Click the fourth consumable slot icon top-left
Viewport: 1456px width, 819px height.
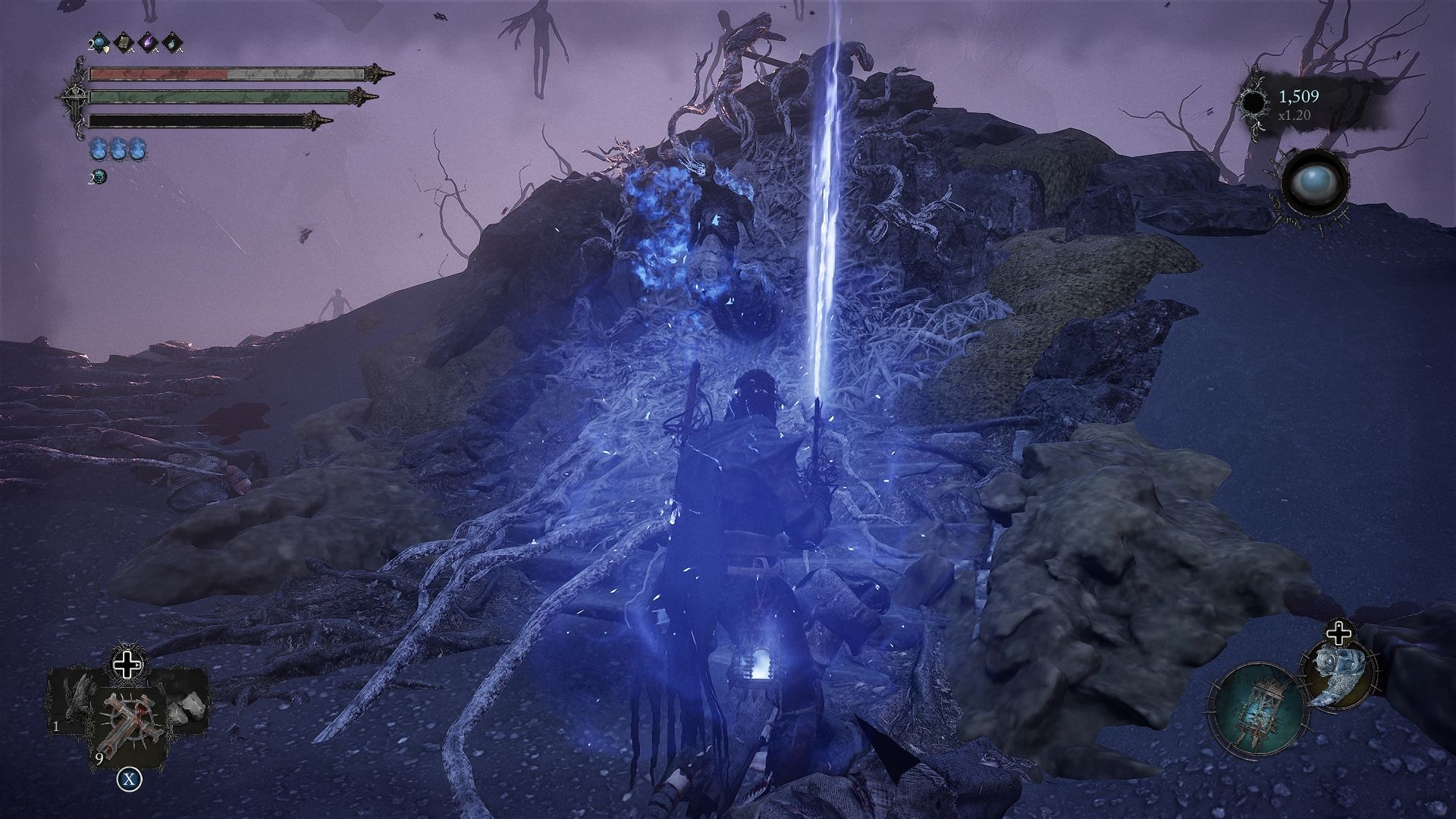tap(173, 42)
